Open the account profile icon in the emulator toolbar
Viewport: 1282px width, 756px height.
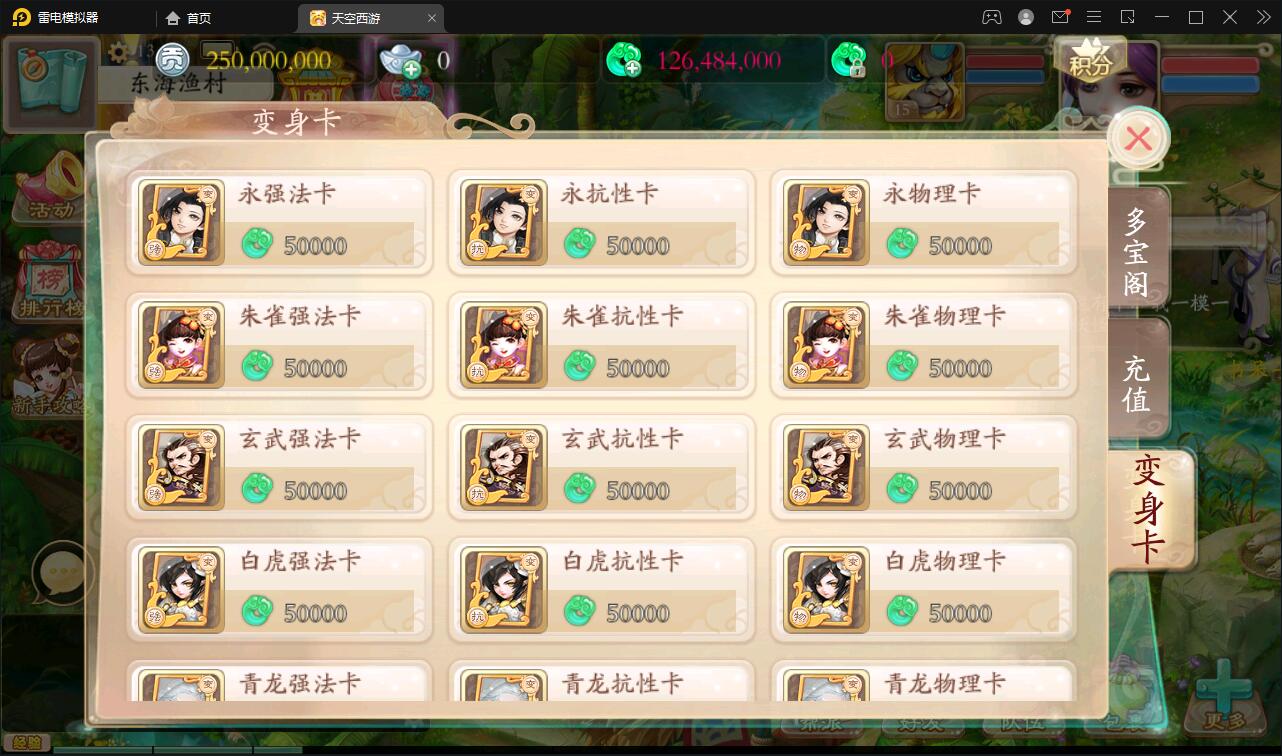tap(1024, 17)
